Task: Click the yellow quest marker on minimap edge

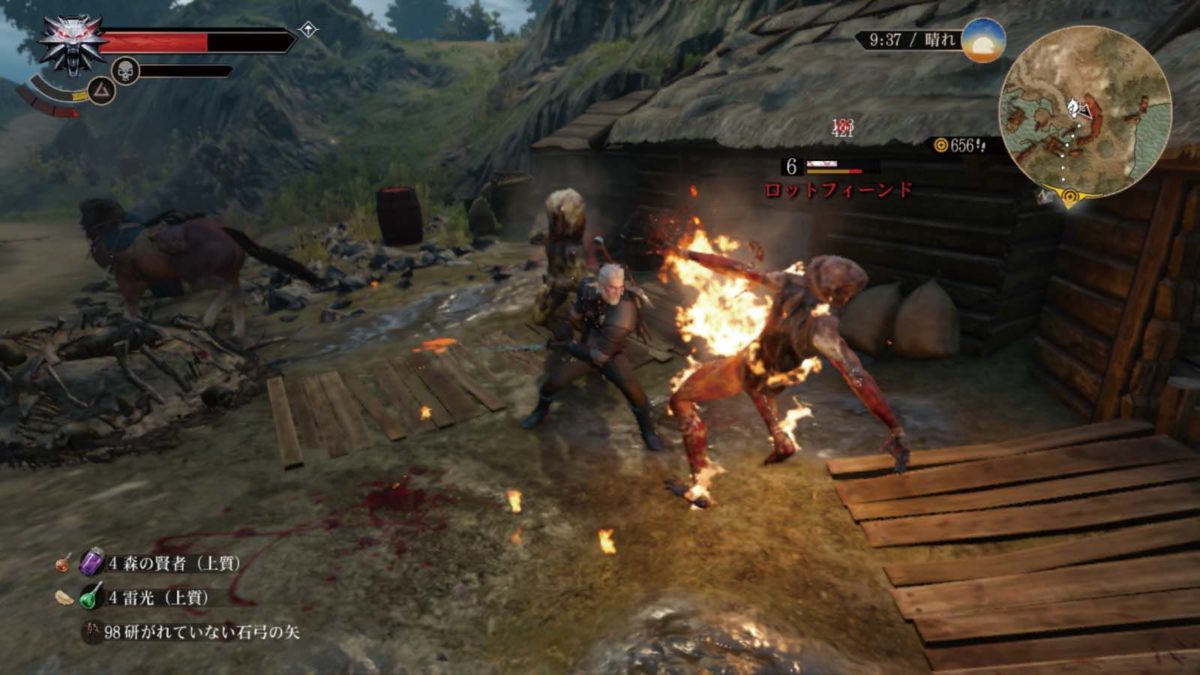Action: [1070, 196]
